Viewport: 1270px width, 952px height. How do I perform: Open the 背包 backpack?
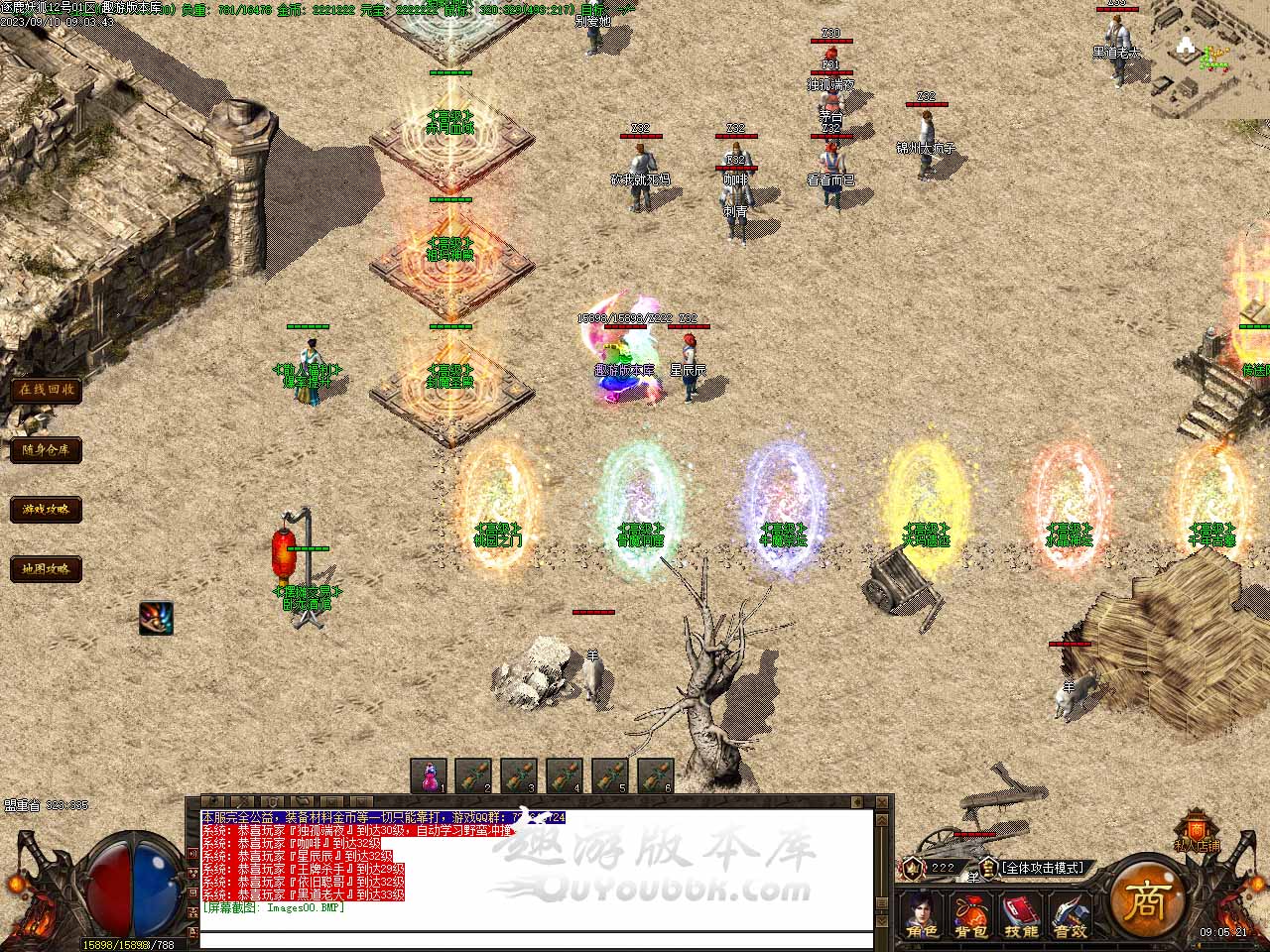[971, 914]
